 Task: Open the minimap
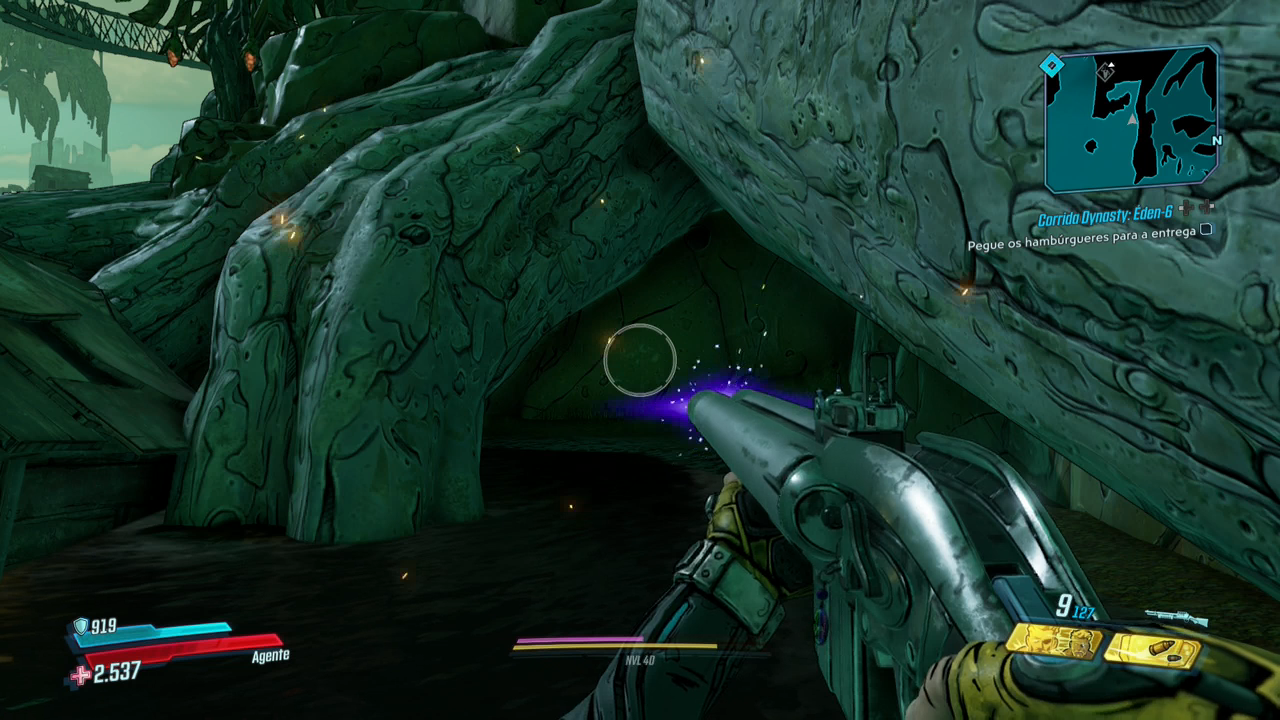pos(1131,118)
